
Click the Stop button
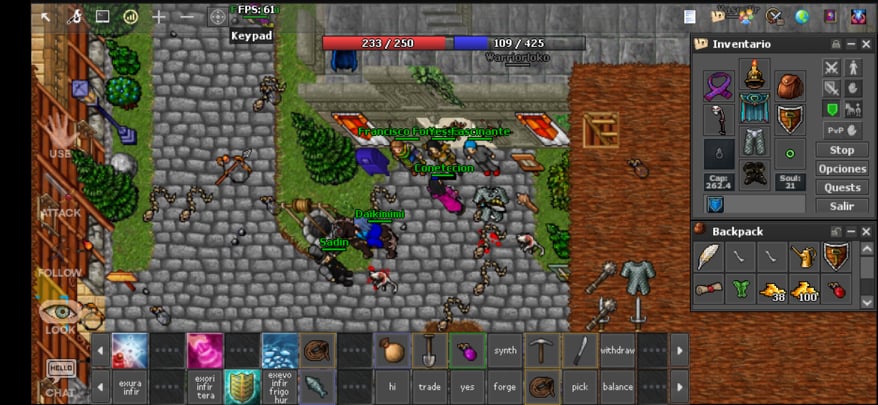[x=842, y=150]
